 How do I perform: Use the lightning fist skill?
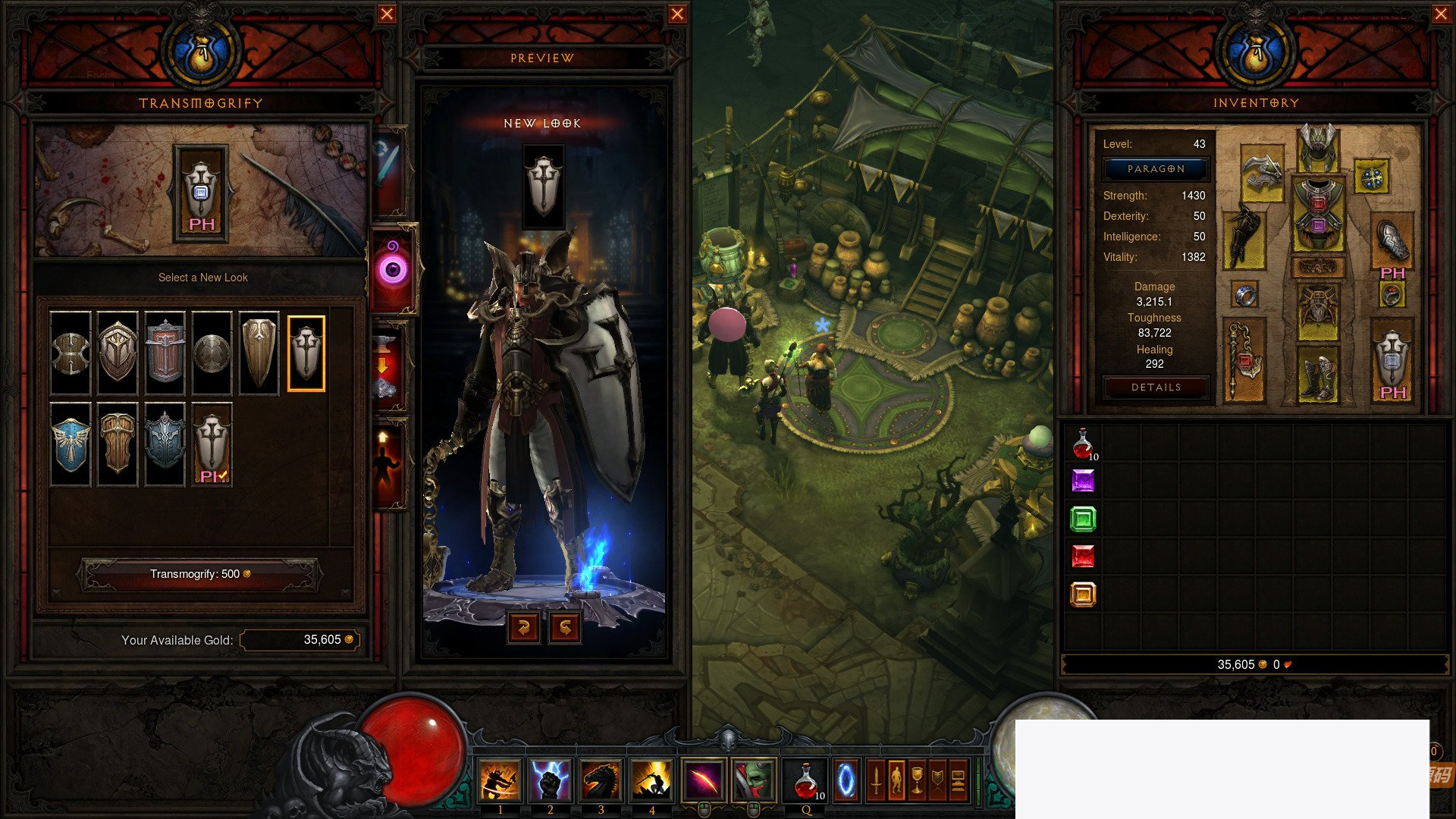click(550, 780)
